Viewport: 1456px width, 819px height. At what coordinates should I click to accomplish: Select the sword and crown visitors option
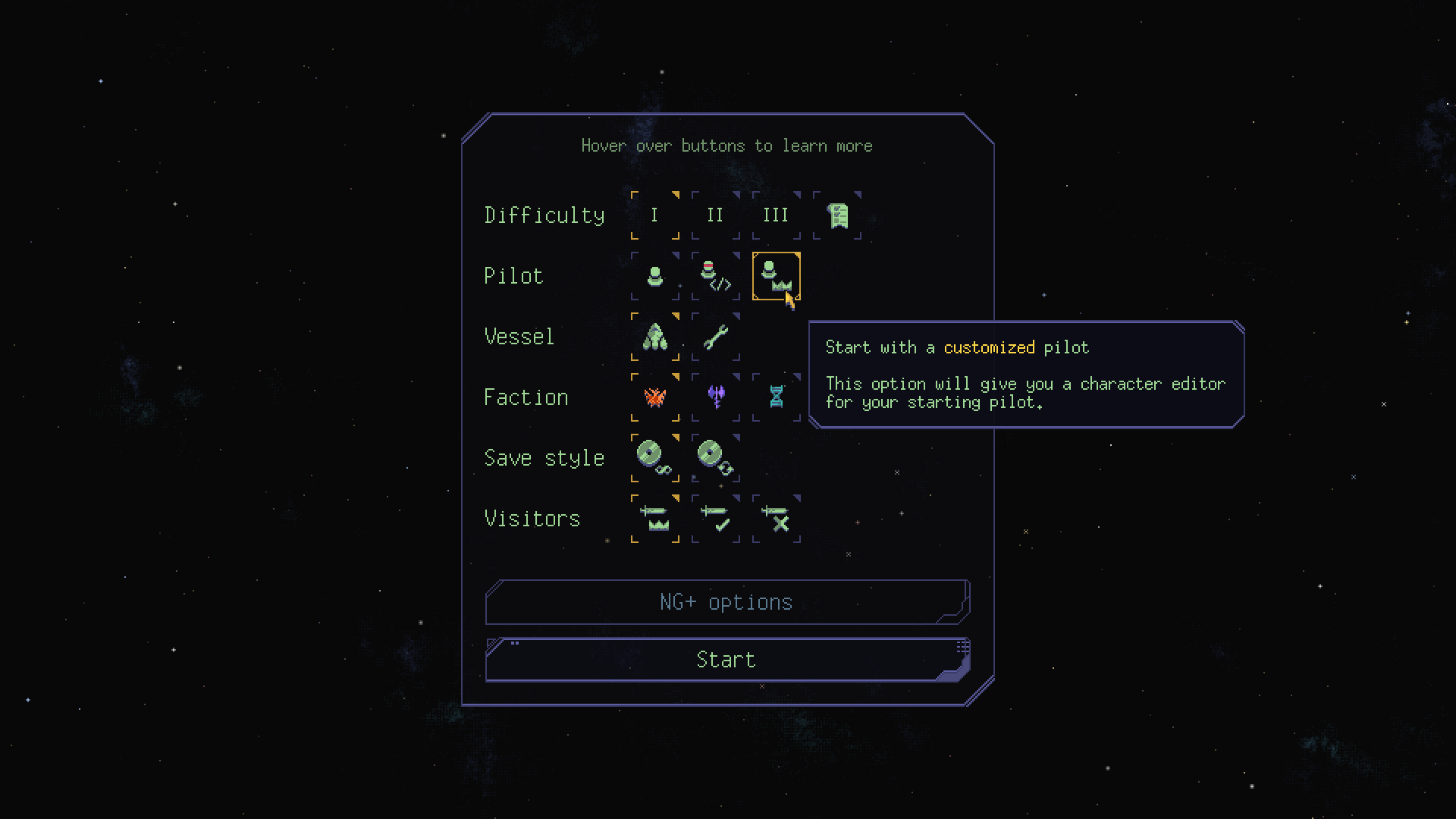click(654, 519)
